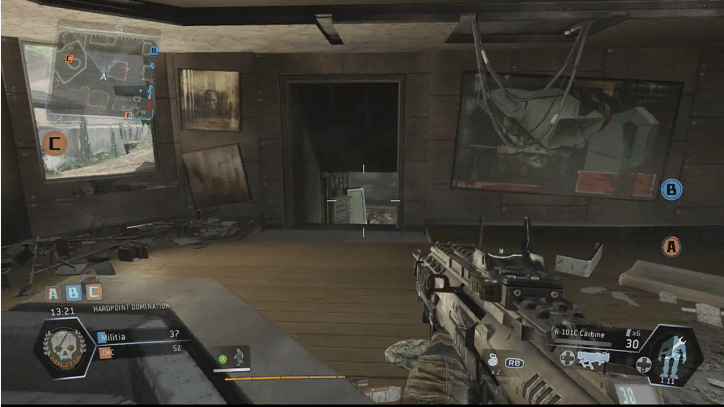The height and width of the screenshot is (407, 724).
Task: Select hardpoint A status tile above timer
Action: 55,293
